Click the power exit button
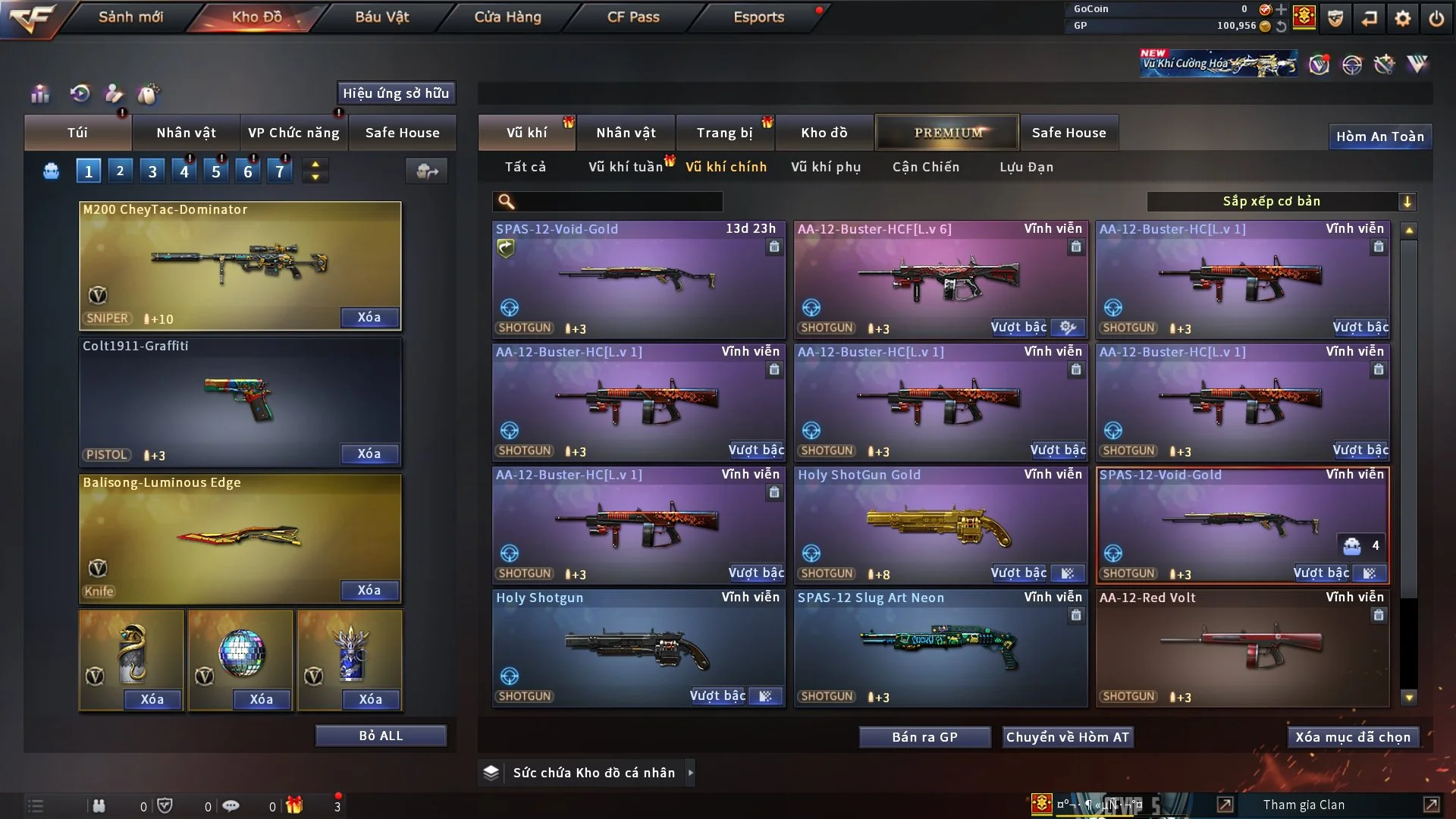This screenshot has width=1456, height=819. pyautogui.click(x=1436, y=18)
